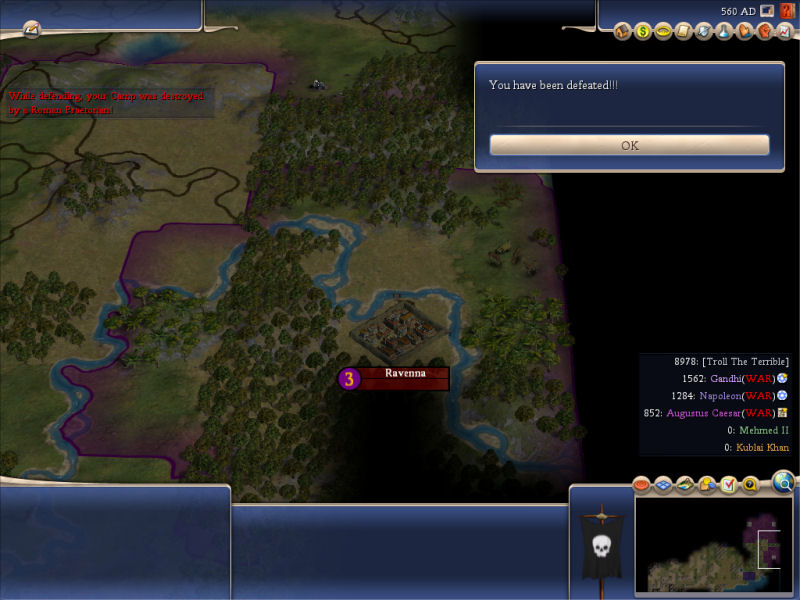
Task: Toggle the tile grid display
Action: tap(663, 485)
